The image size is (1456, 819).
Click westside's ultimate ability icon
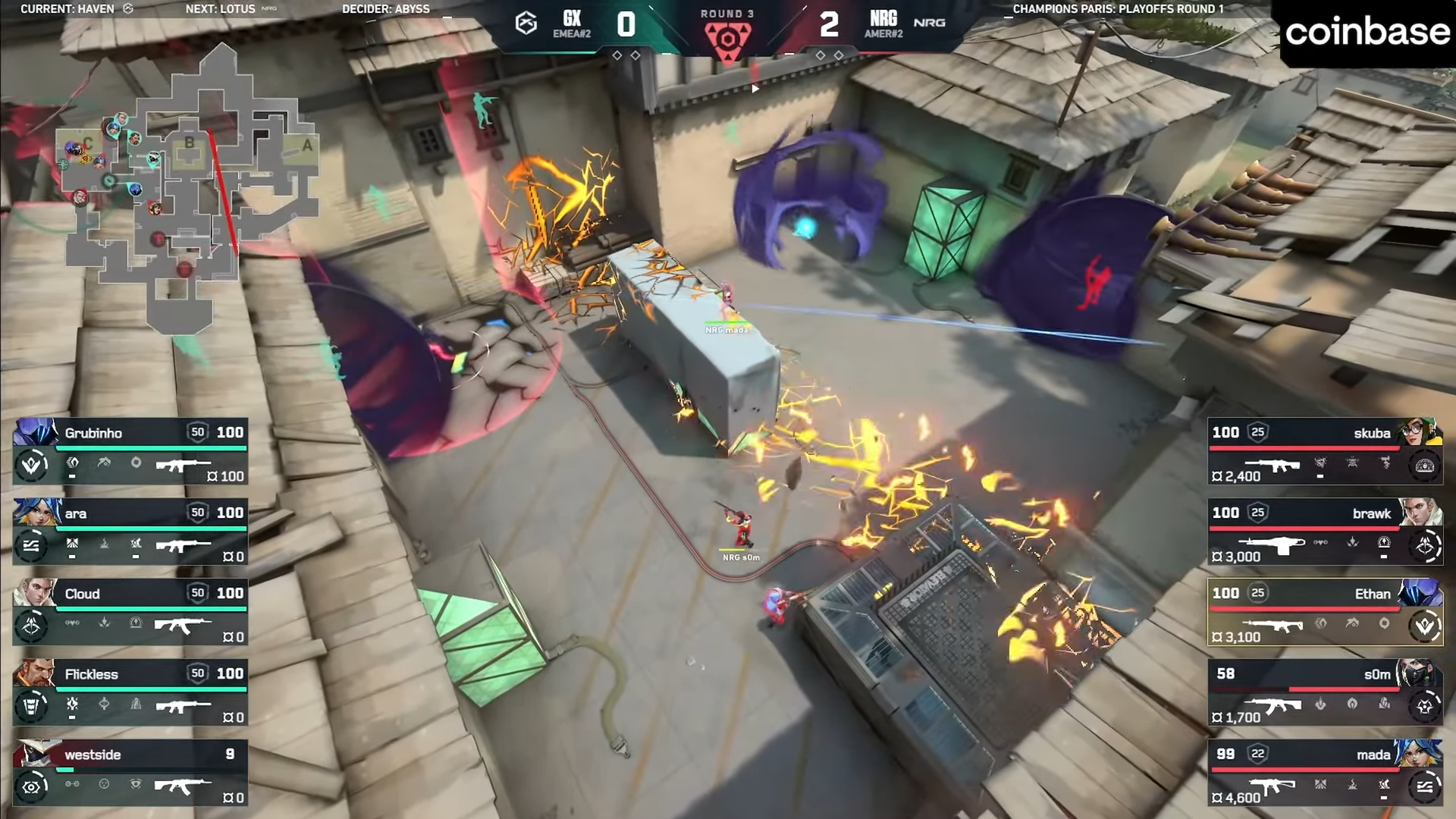[x=31, y=787]
